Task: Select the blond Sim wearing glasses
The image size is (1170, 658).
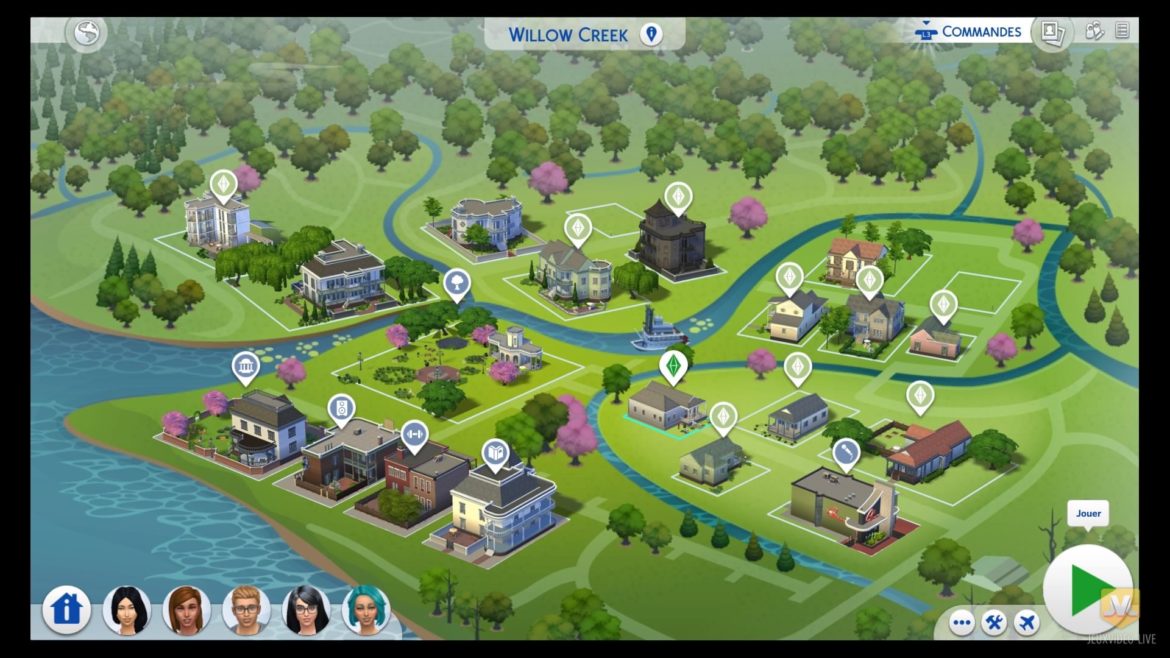Action: [246, 609]
